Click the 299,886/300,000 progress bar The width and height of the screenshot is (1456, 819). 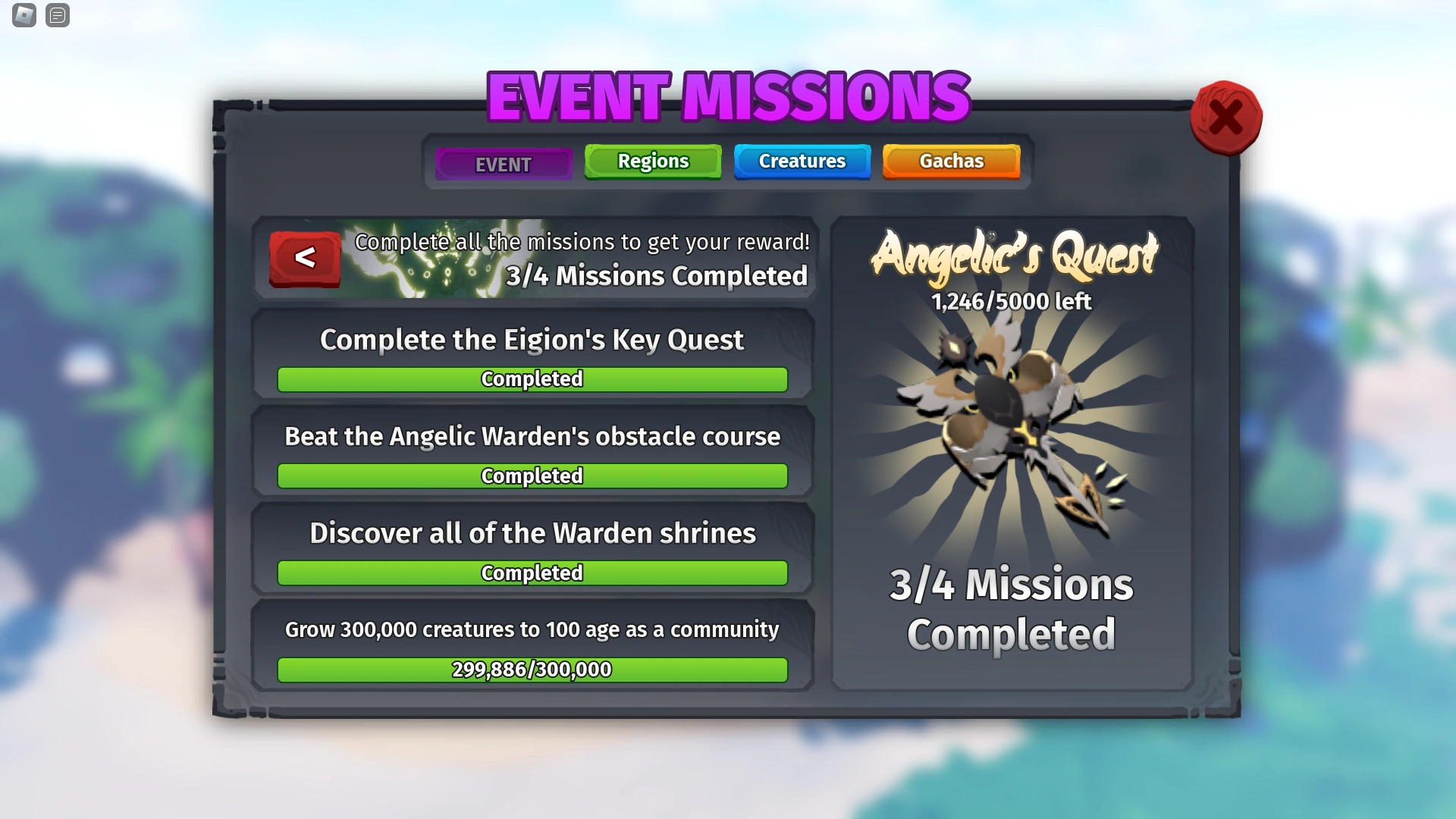point(532,670)
